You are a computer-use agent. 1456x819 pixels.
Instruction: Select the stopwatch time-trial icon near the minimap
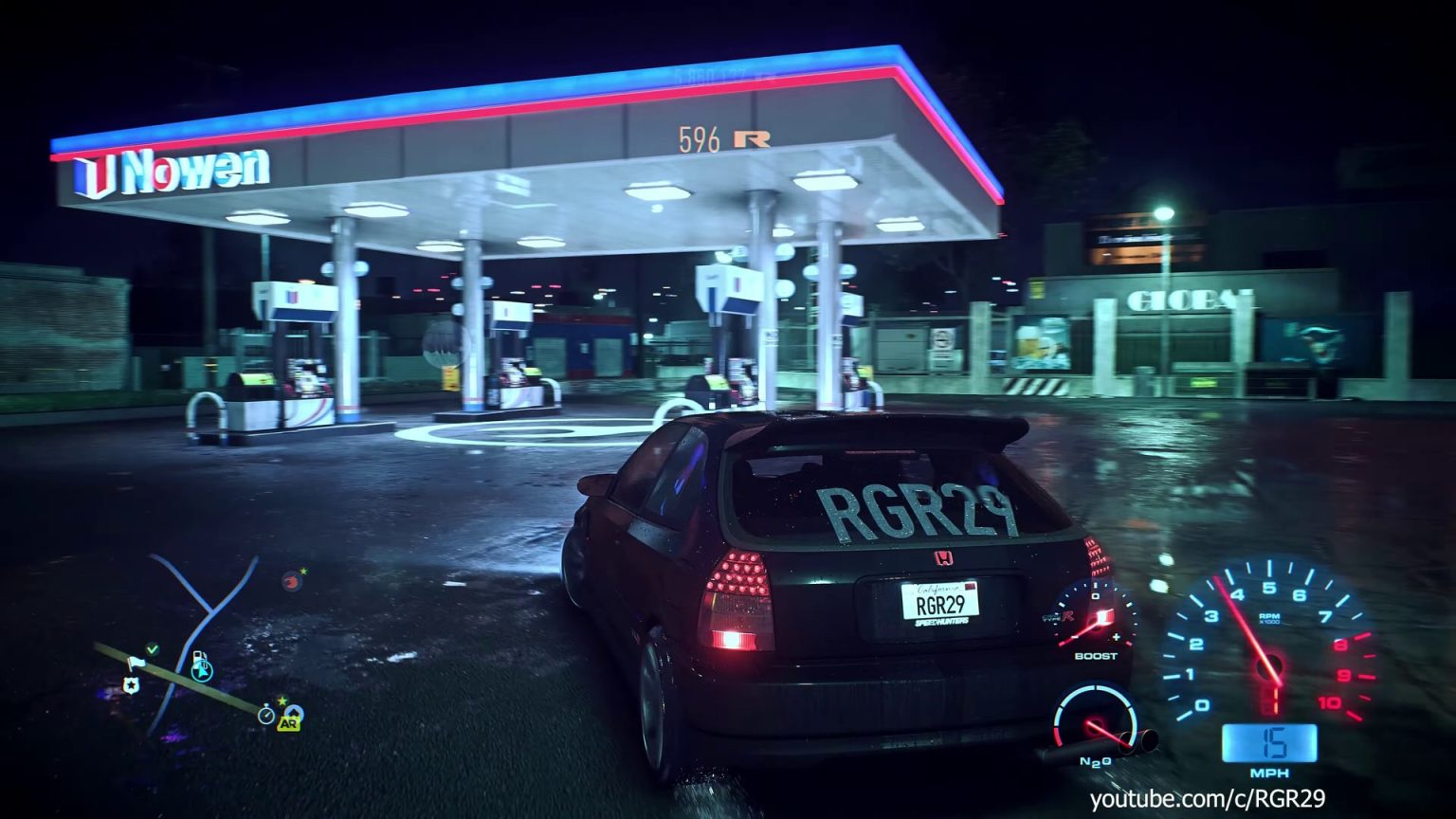click(266, 715)
